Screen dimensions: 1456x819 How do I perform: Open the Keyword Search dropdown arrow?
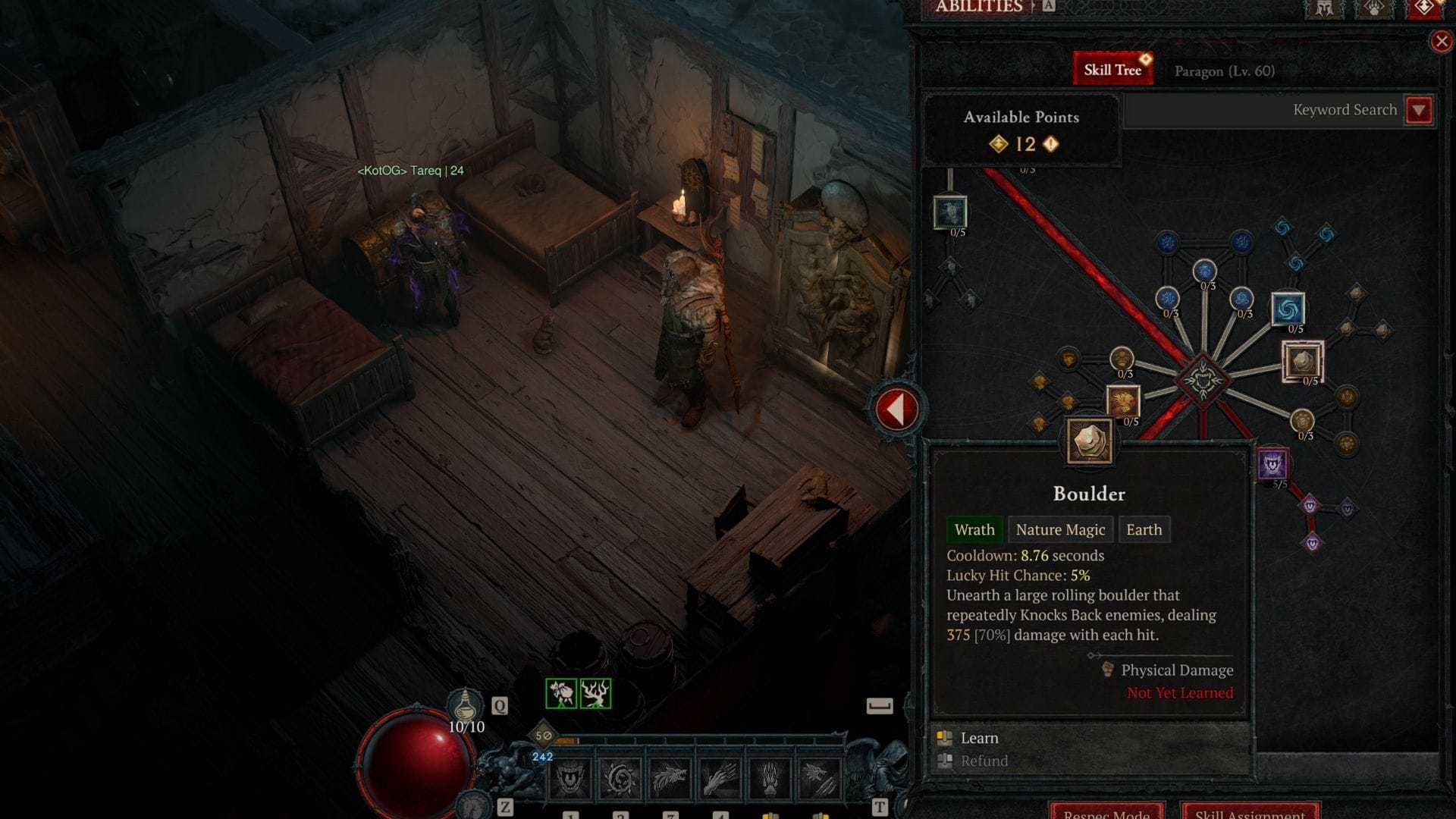click(x=1418, y=110)
